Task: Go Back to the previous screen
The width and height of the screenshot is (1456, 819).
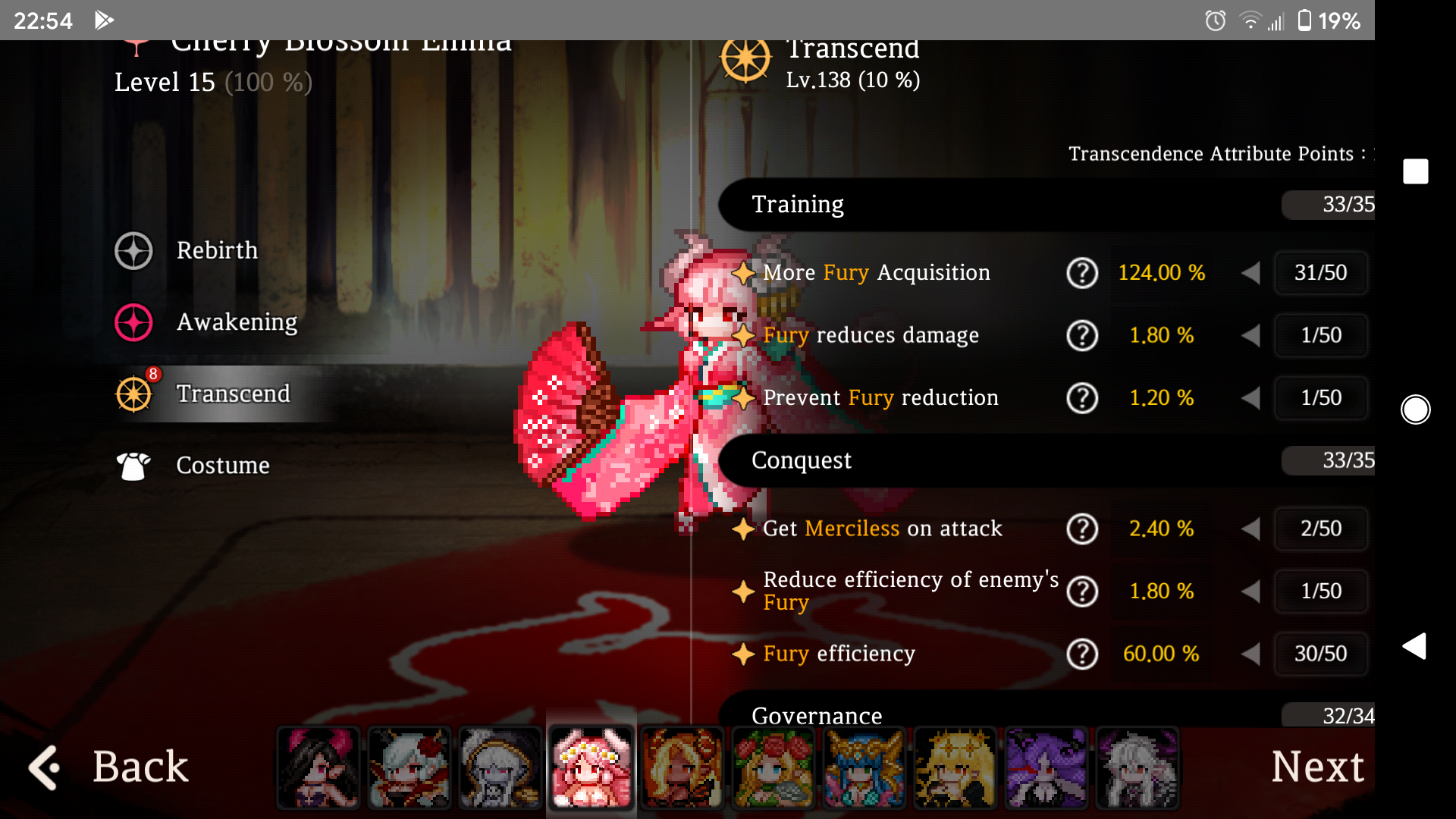Action: [x=109, y=767]
